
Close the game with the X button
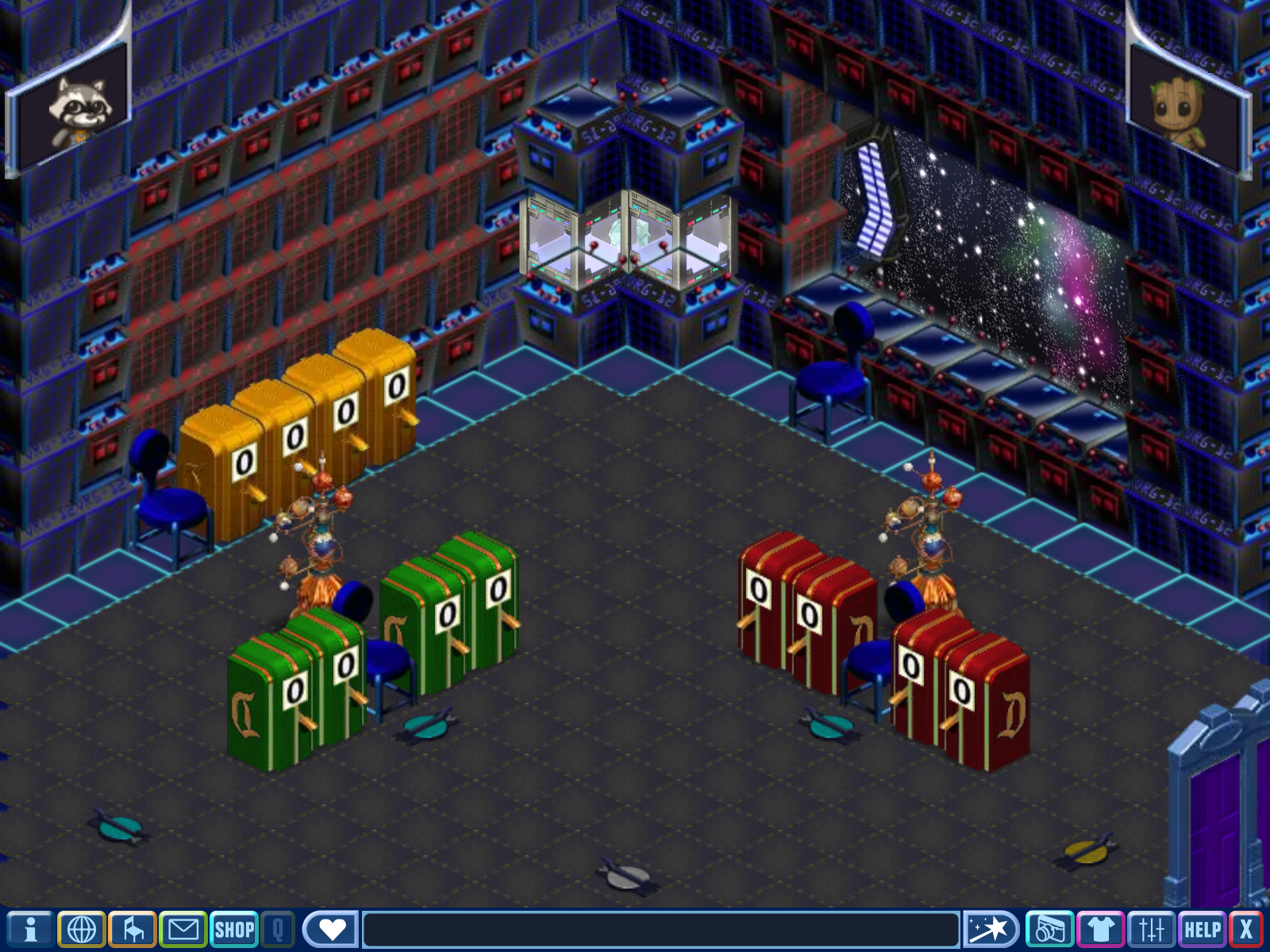[1246, 929]
